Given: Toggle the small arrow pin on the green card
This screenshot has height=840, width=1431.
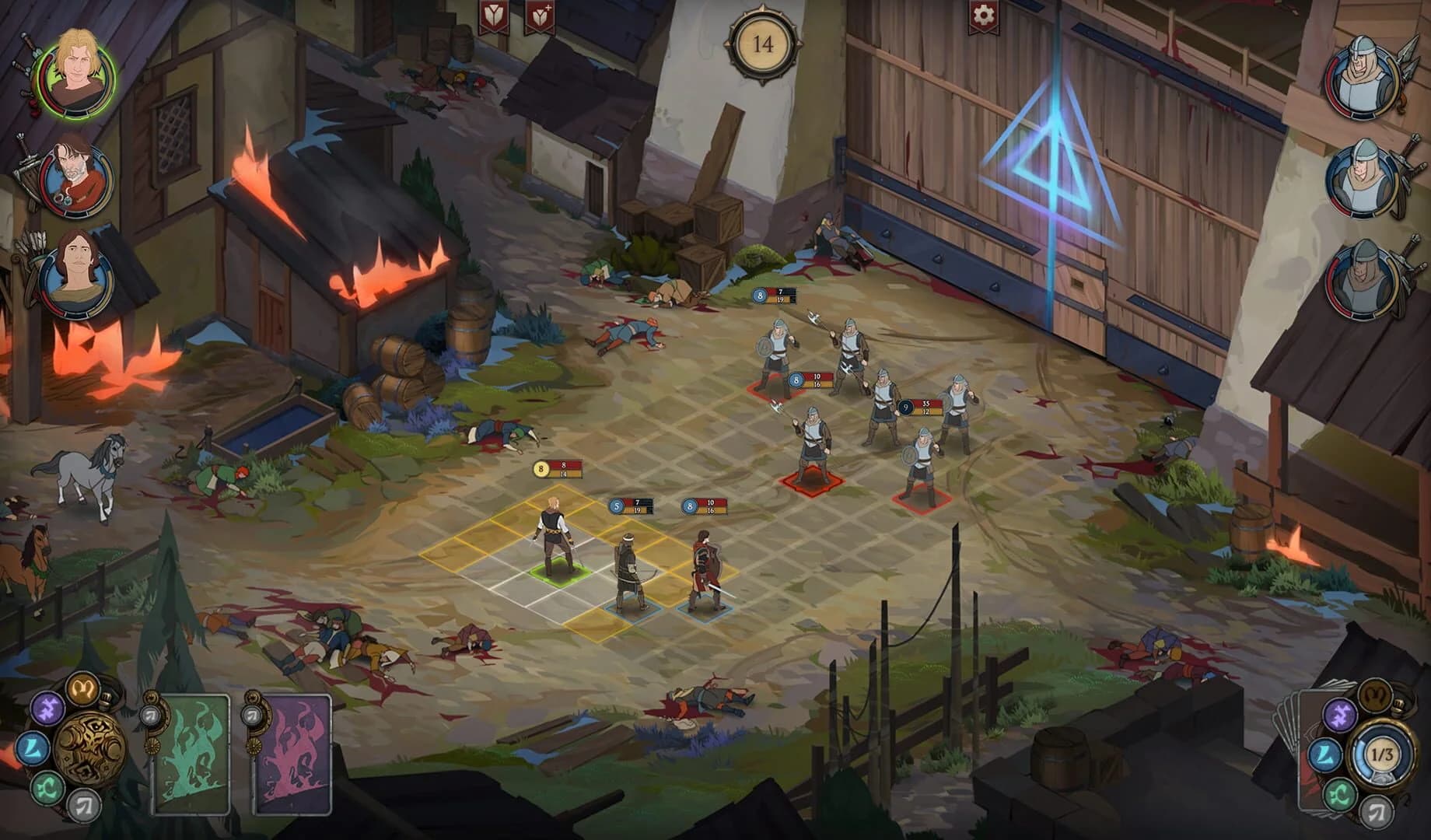Looking at the screenshot, I should point(152,716).
